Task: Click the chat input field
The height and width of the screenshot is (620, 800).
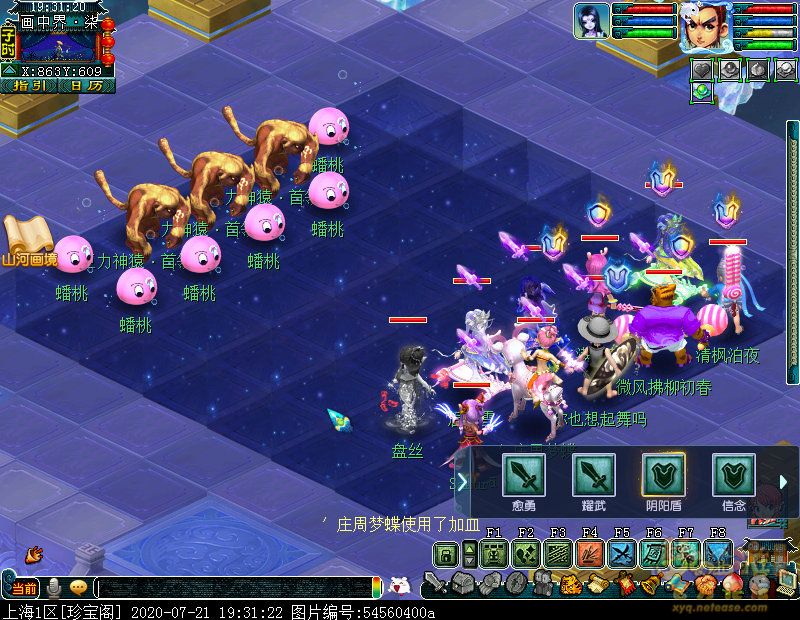Action: pos(235,588)
